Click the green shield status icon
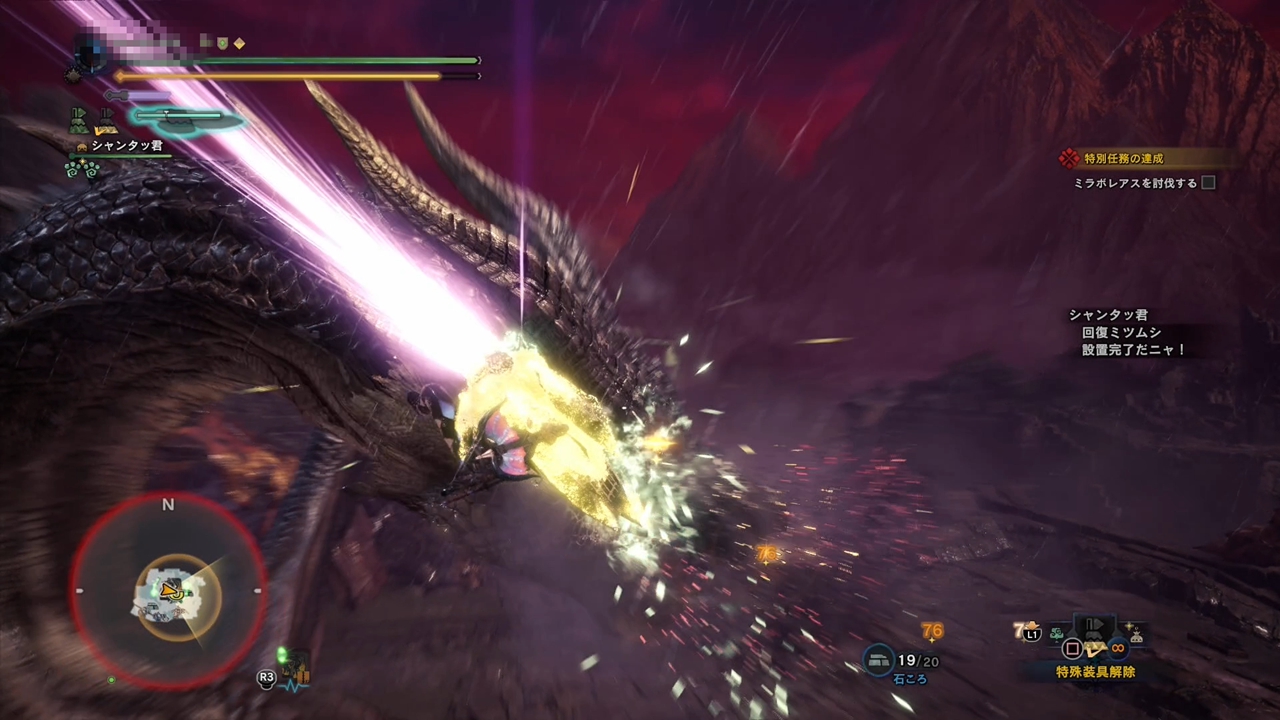 point(223,43)
